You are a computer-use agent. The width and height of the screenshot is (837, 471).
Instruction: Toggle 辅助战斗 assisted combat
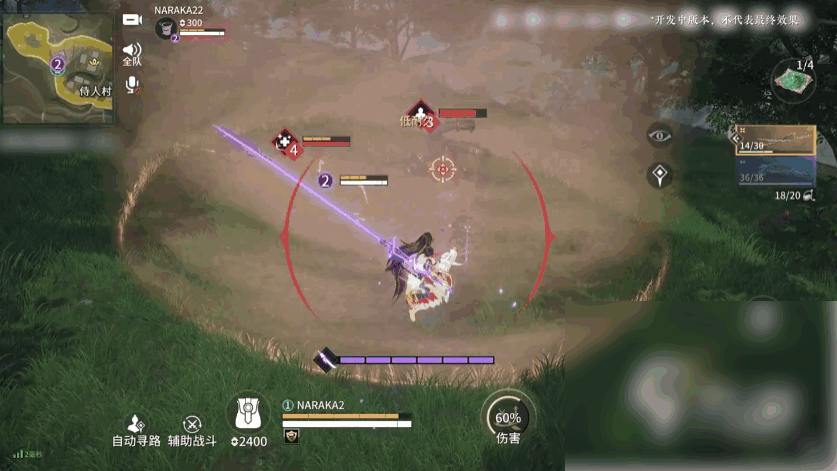coord(192,431)
